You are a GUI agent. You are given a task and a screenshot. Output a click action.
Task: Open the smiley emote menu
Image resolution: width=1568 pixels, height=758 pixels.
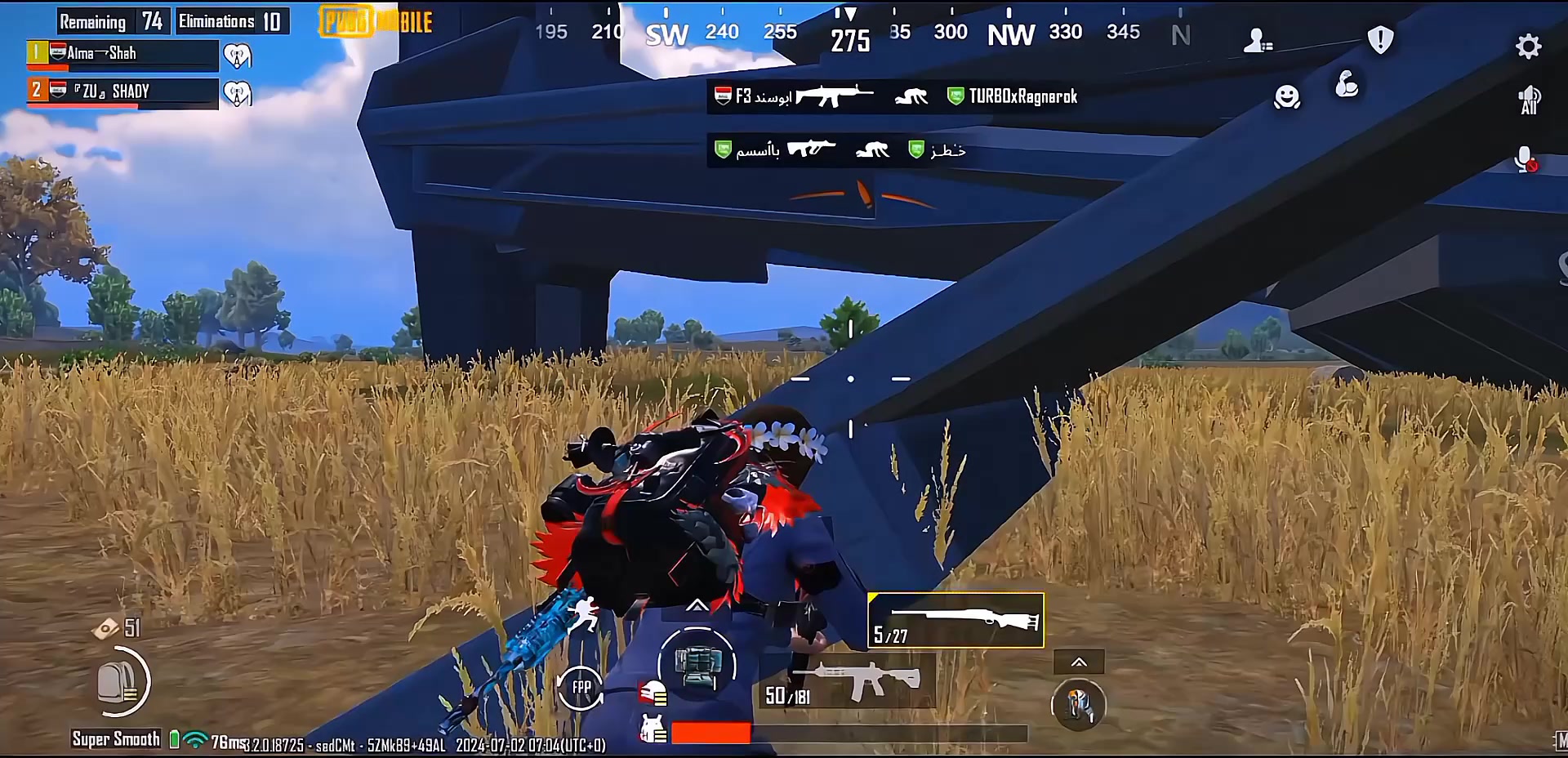[x=1287, y=97]
